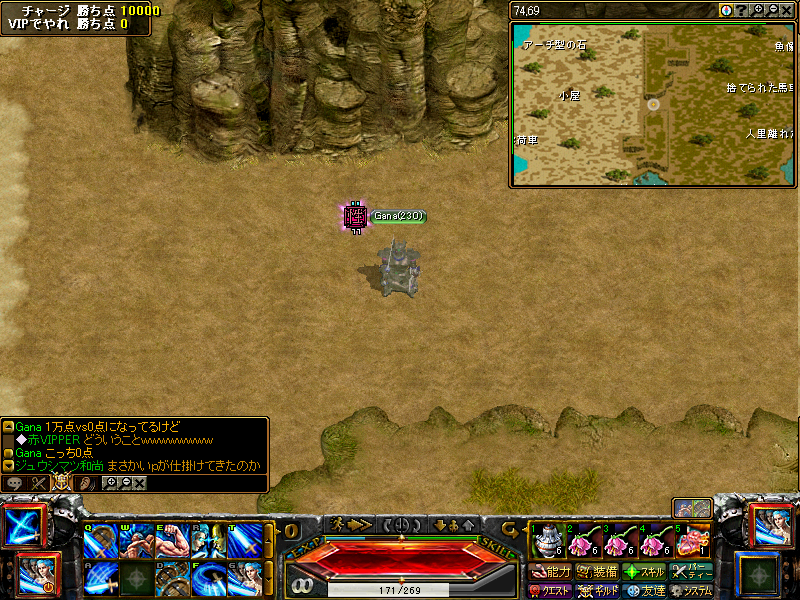Open the クエスト (Quest) log
This screenshot has width=800, height=600.
click(x=550, y=591)
